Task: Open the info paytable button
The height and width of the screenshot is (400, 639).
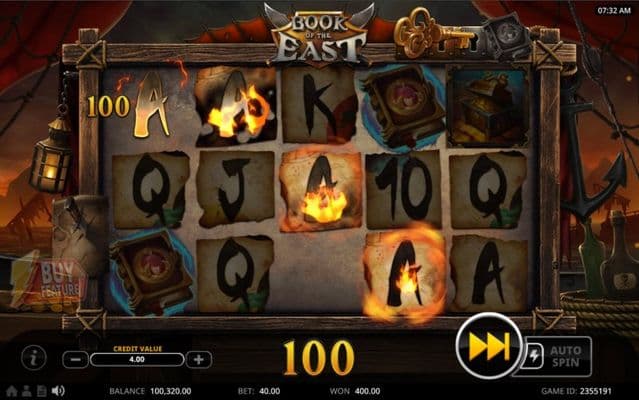Action: [x=34, y=357]
